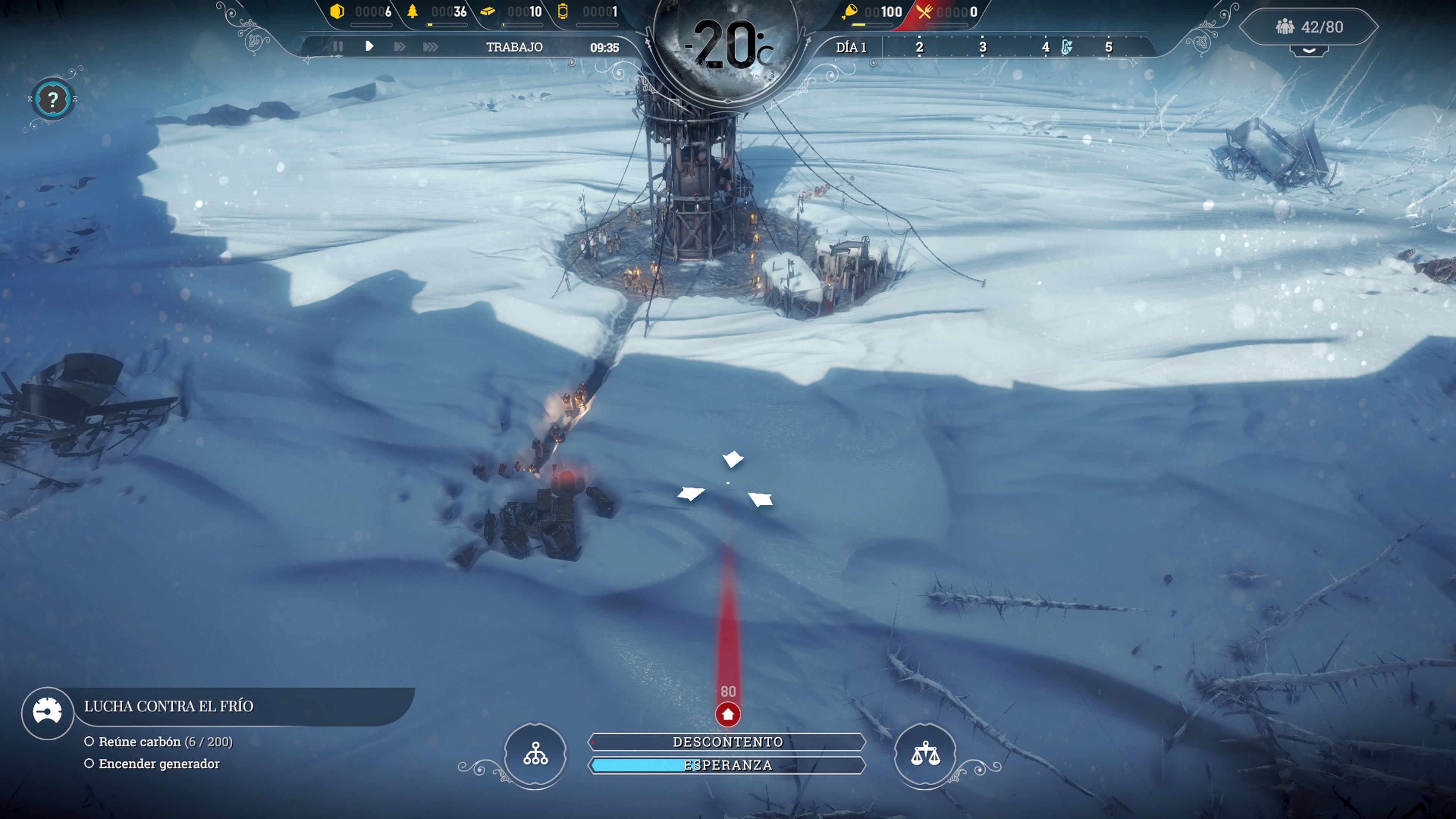Click the red homeless shelter alert icon

728,714
